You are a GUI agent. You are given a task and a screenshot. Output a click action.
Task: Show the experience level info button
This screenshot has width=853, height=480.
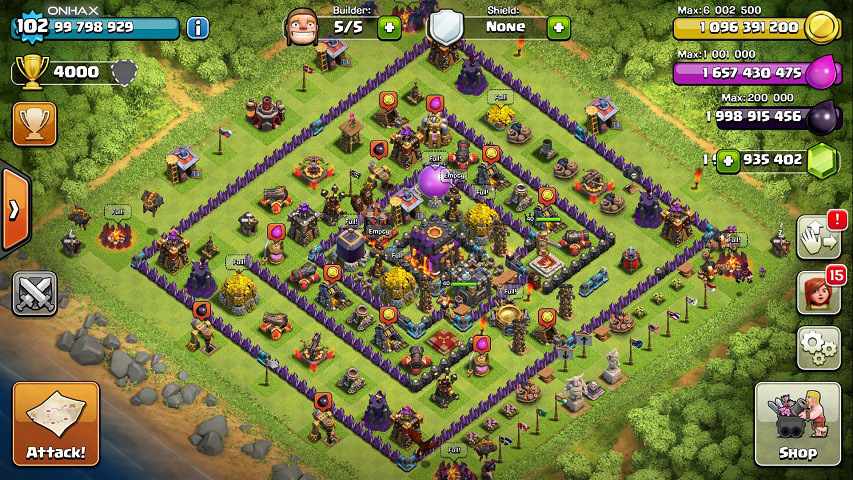(198, 27)
